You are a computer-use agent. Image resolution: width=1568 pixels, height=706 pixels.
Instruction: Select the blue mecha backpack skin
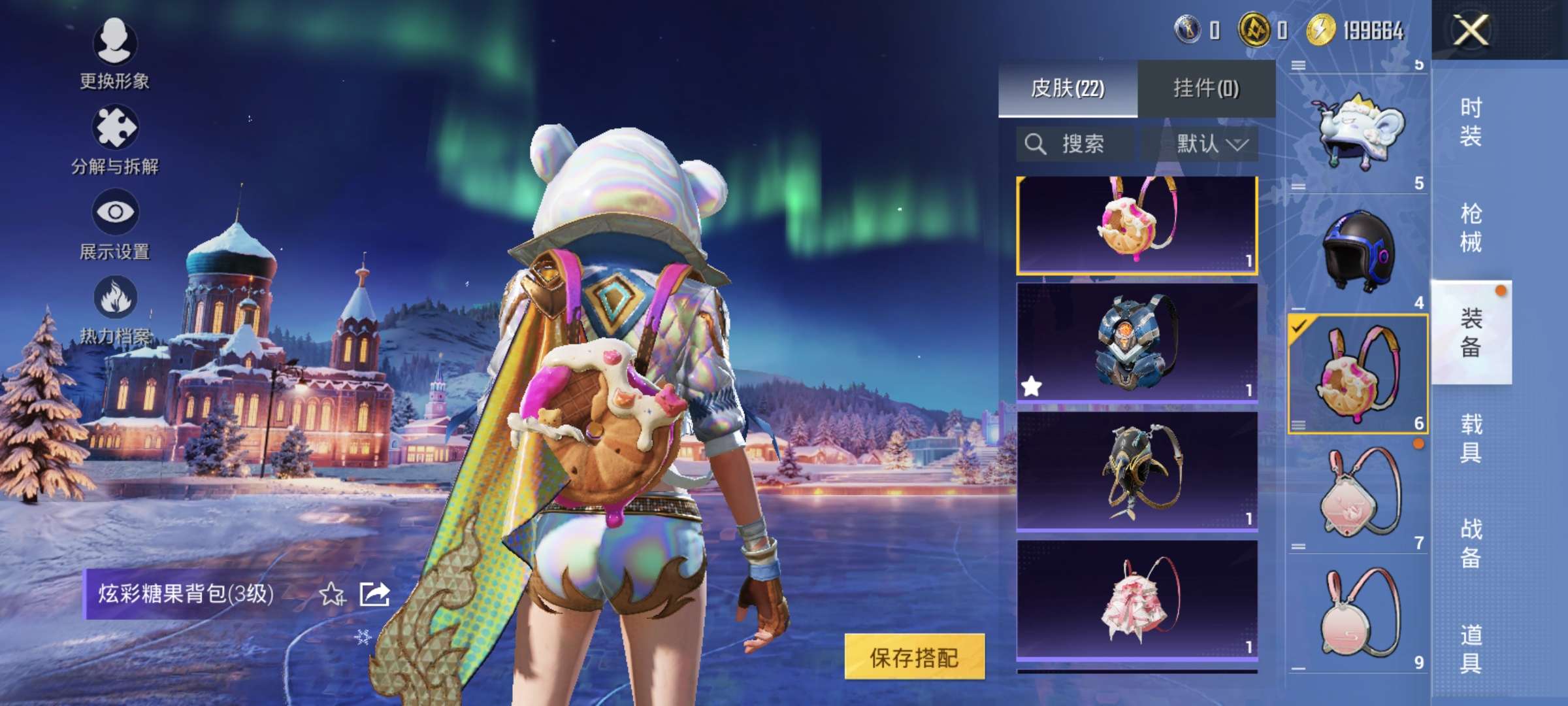1137,341
